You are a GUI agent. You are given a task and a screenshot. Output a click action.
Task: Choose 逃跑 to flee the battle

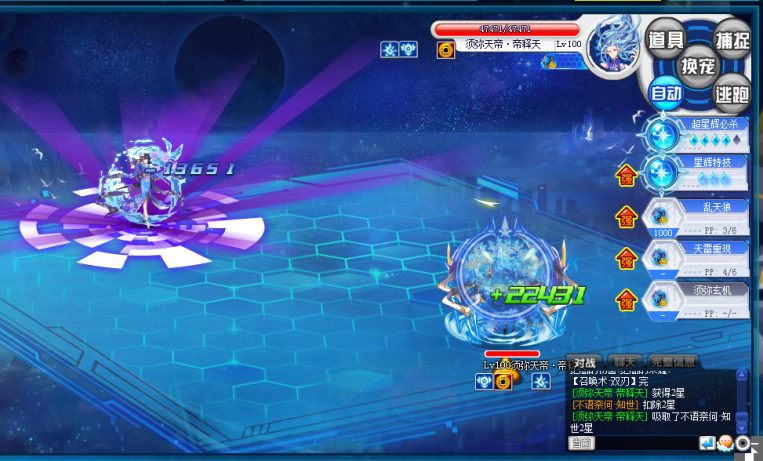pos(731,93)
